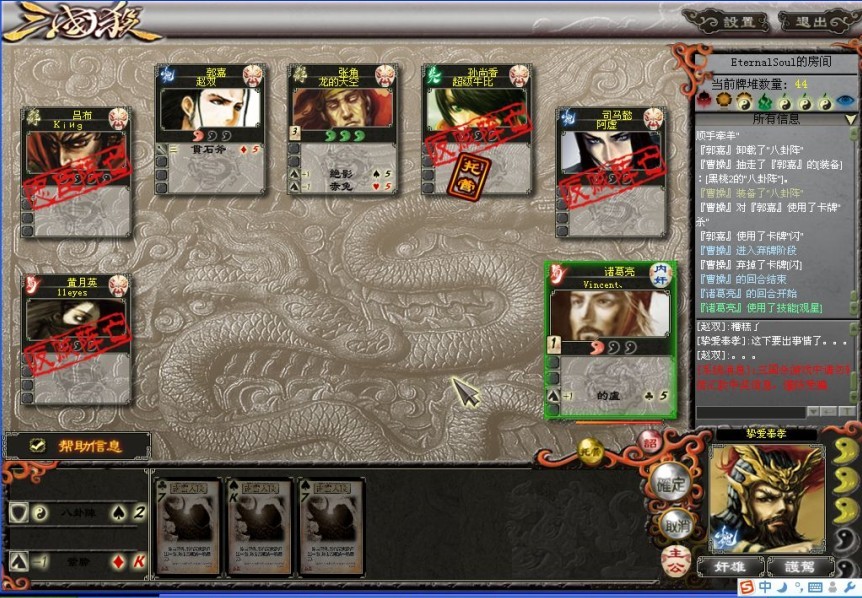Toggle the 帮助信息 help checkbox
Image resolution: width=862 pixels, height=598 pixels.
tap(38, 446)
